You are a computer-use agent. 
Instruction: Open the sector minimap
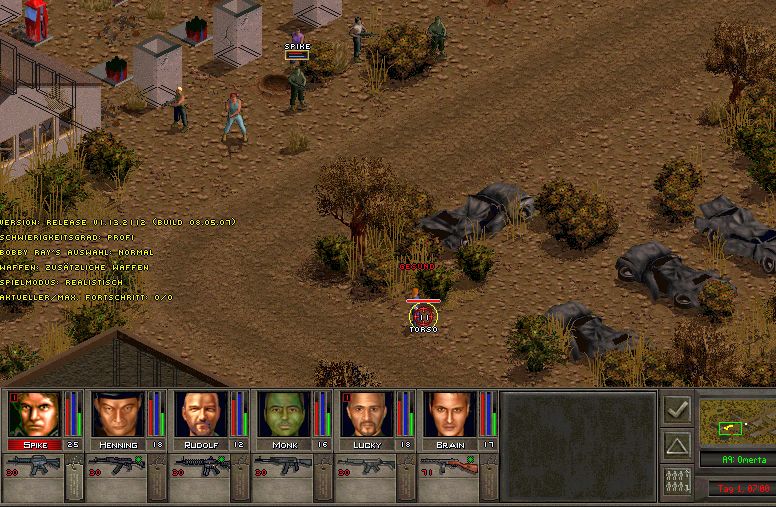(735, 421)
